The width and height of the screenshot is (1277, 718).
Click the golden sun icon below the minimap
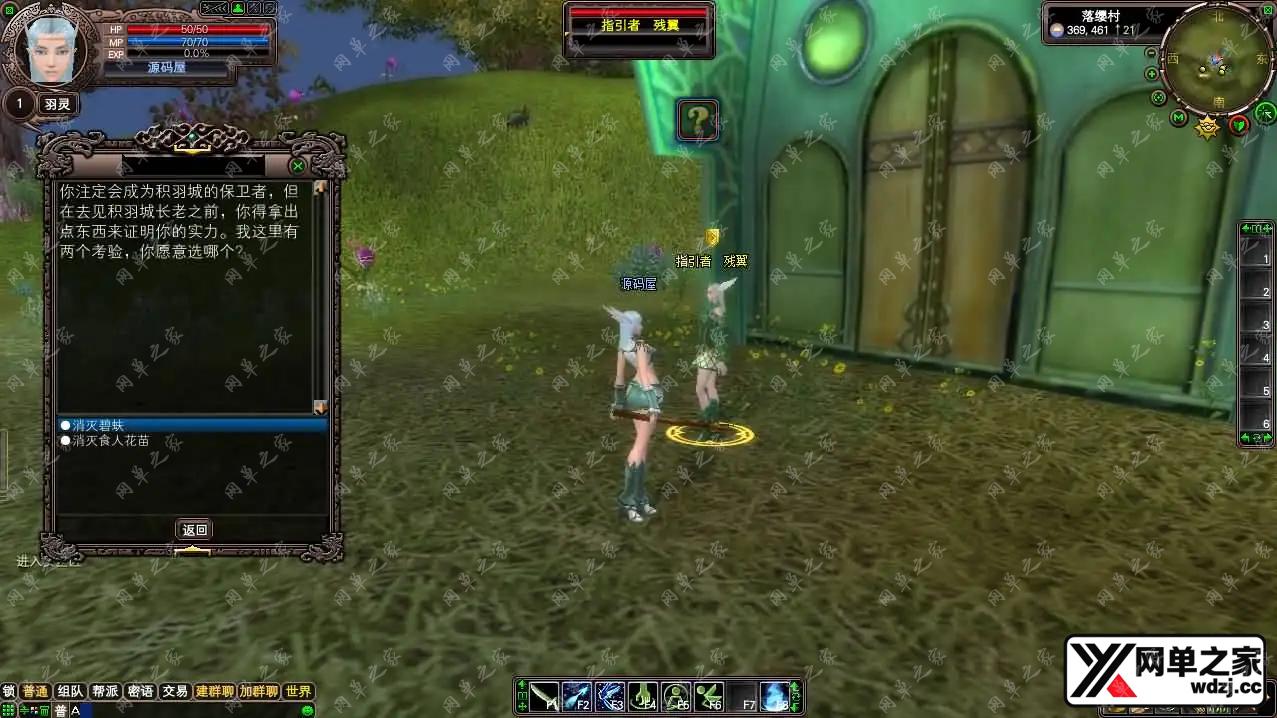point(1208,127)
